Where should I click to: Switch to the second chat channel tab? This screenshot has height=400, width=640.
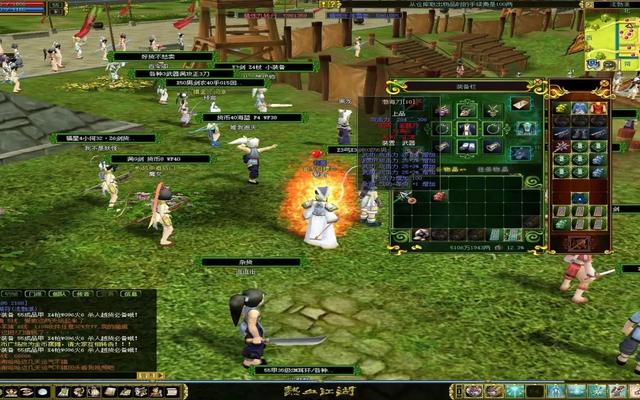pyautogui.click(x=35, y=294)
